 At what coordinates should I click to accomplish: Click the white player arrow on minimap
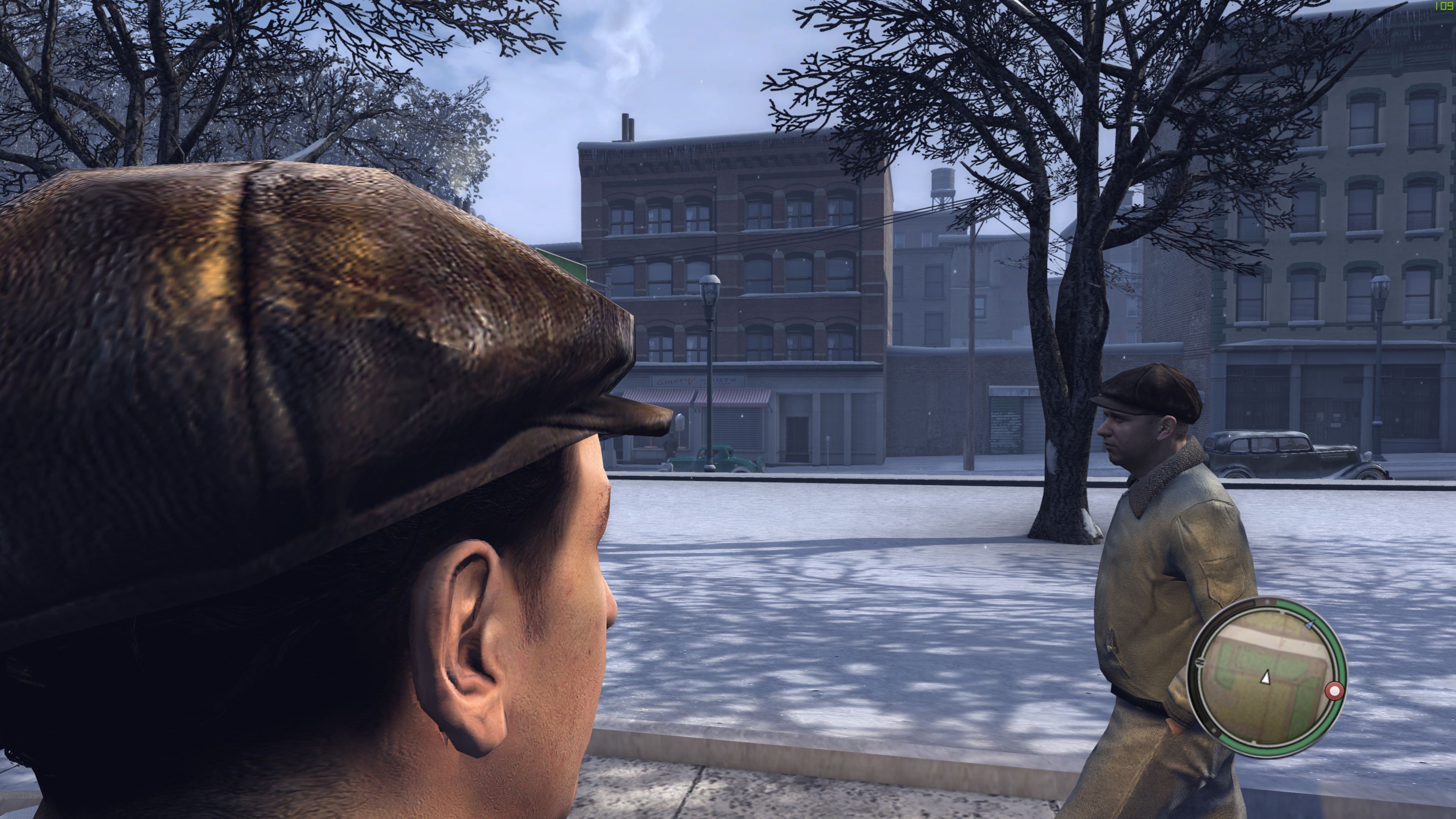tap(1266, 676)
